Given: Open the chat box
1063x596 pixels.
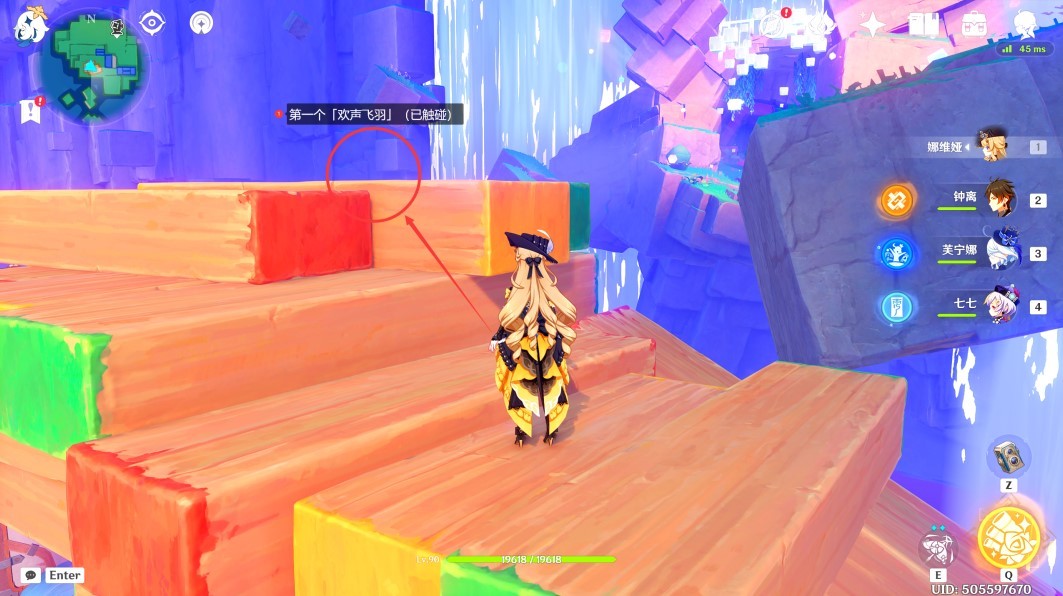Looking at the screenshot, I should (x=53, y=576).
